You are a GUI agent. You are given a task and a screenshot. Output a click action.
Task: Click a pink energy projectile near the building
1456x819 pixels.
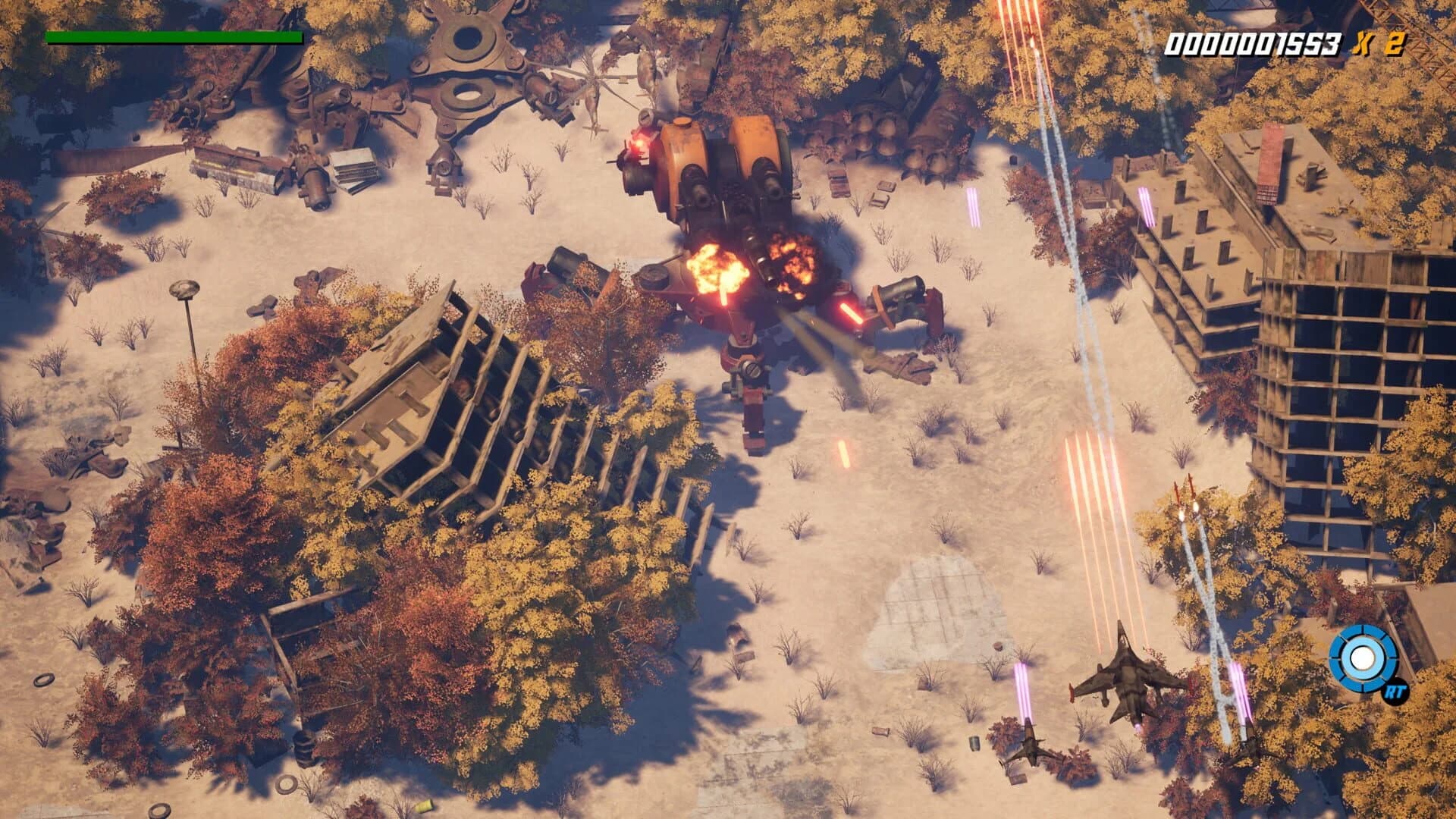[1145, 205]
